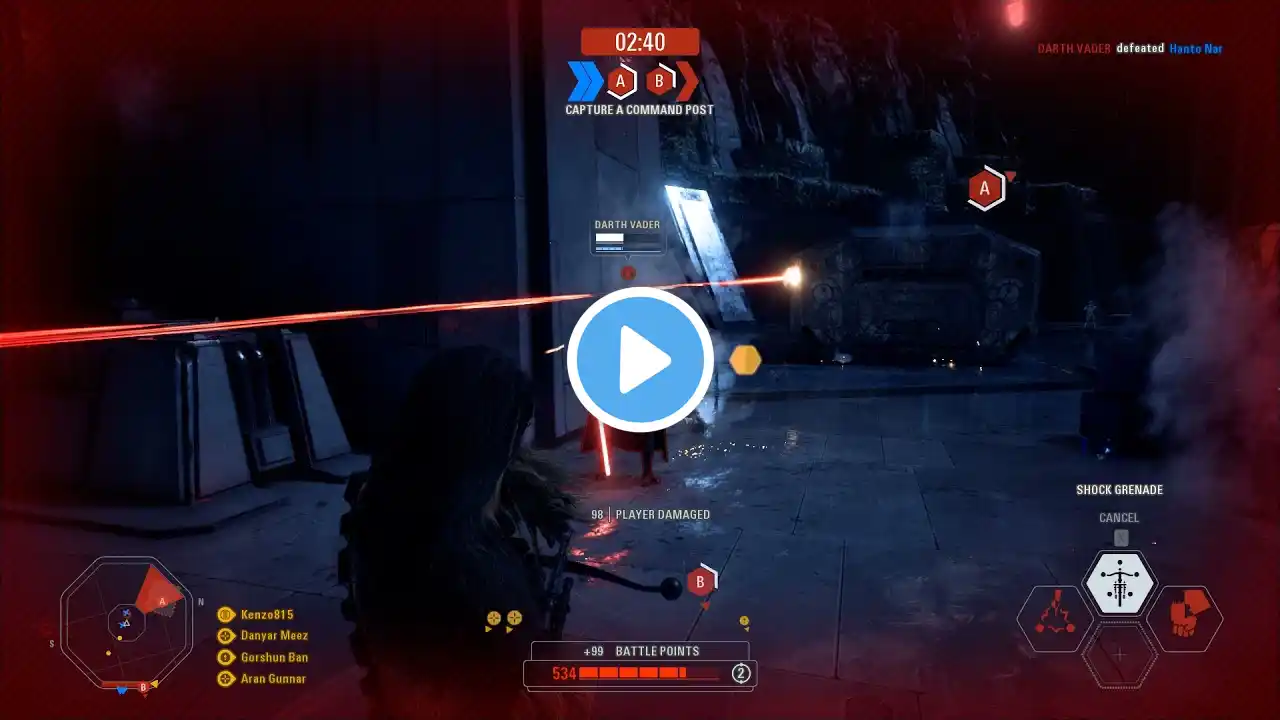Select command post B icon below the timer
The image size is (1280, 720).
660,81
